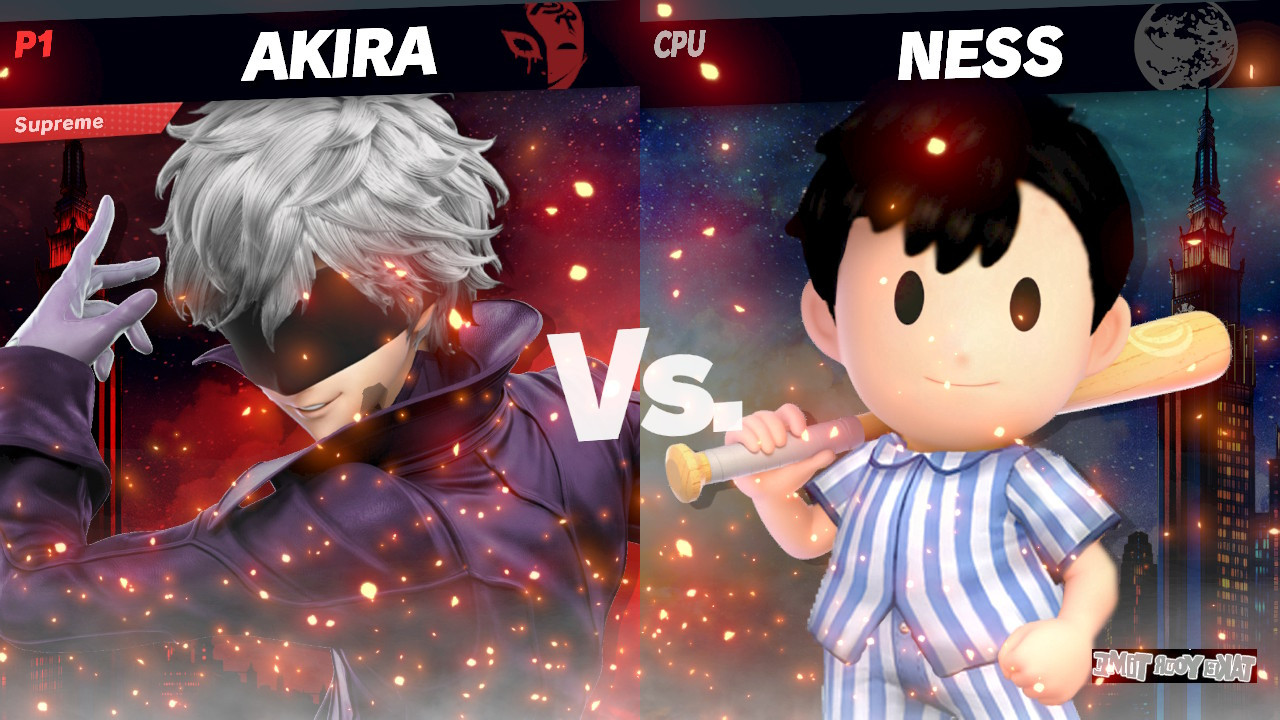Screen dimensions: 1280x720
Task: Click the CPU opponent indicator
Action: coord(678,42)
